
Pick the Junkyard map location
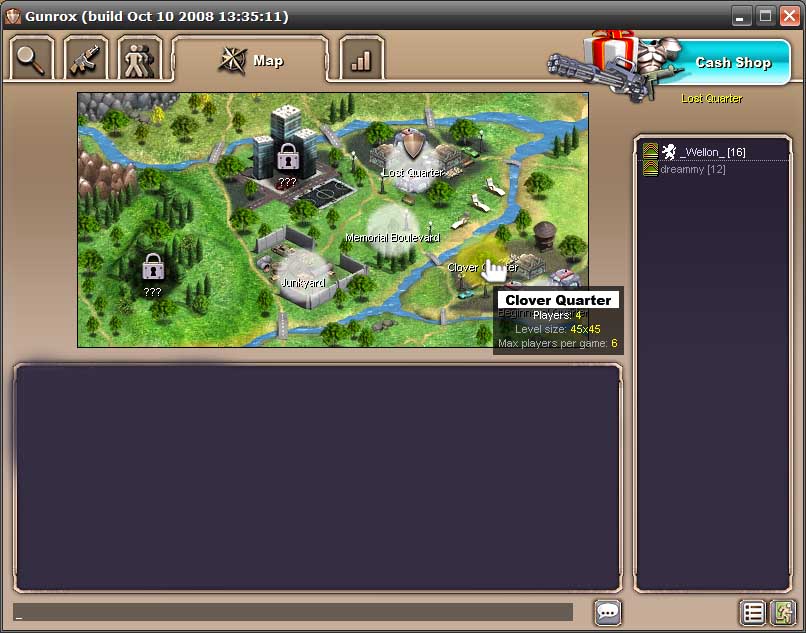point(301,271)
